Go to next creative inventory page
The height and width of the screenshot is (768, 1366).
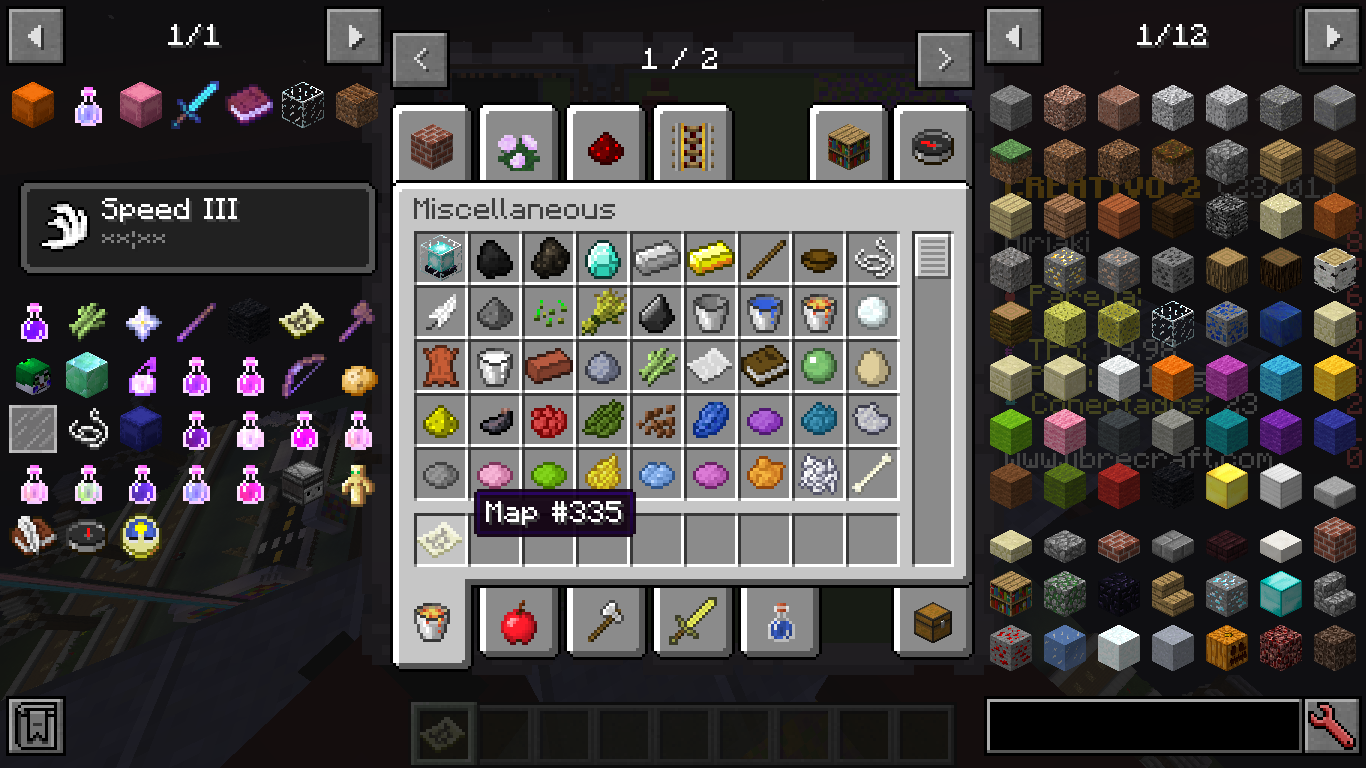pos(945,60)
